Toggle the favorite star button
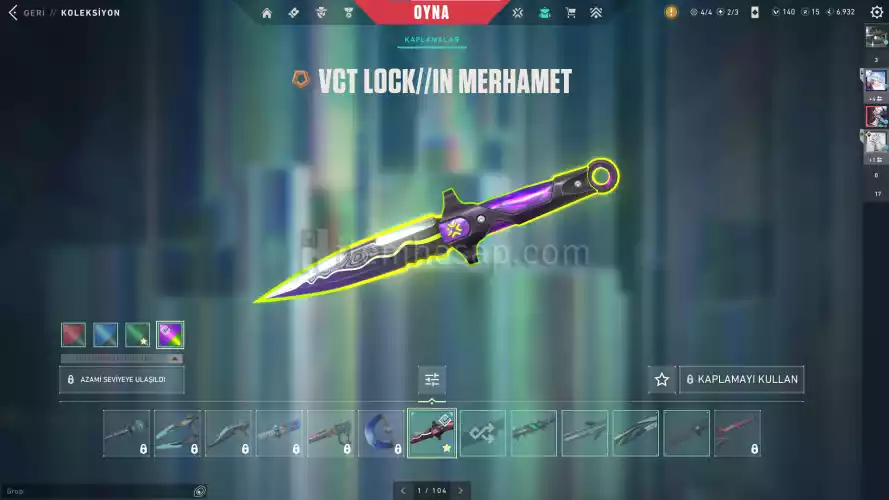Viewport: 889px width, 500px height. tap(661, 380)
